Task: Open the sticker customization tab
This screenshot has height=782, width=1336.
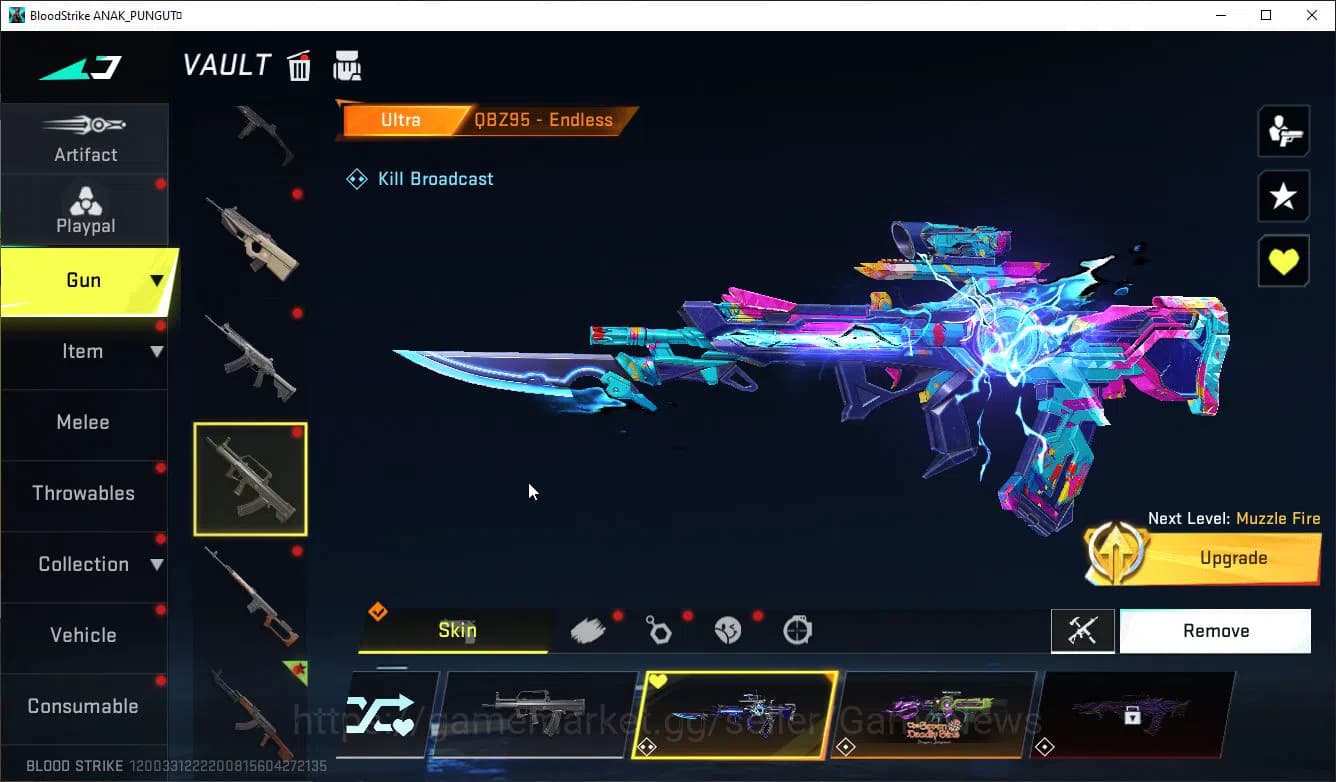Action: pyautogui.click(x=729, y=629)
